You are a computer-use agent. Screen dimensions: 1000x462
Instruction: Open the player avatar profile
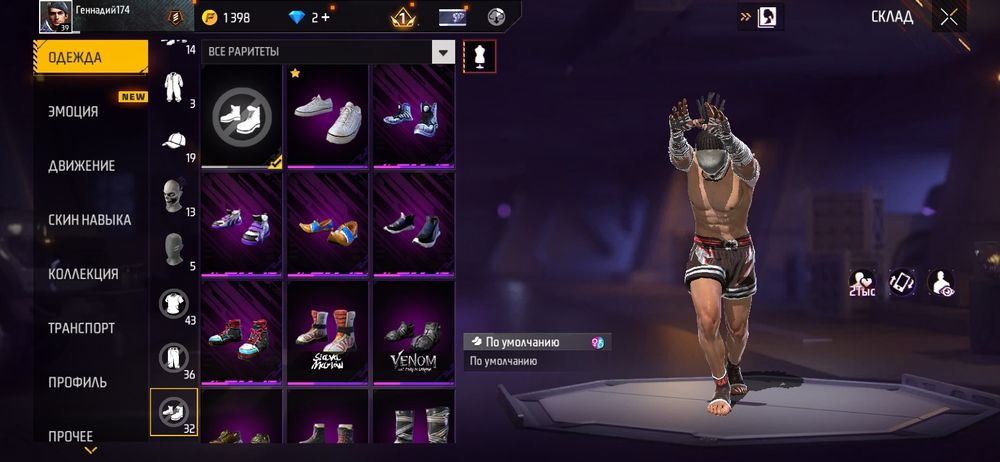[55, 17]
